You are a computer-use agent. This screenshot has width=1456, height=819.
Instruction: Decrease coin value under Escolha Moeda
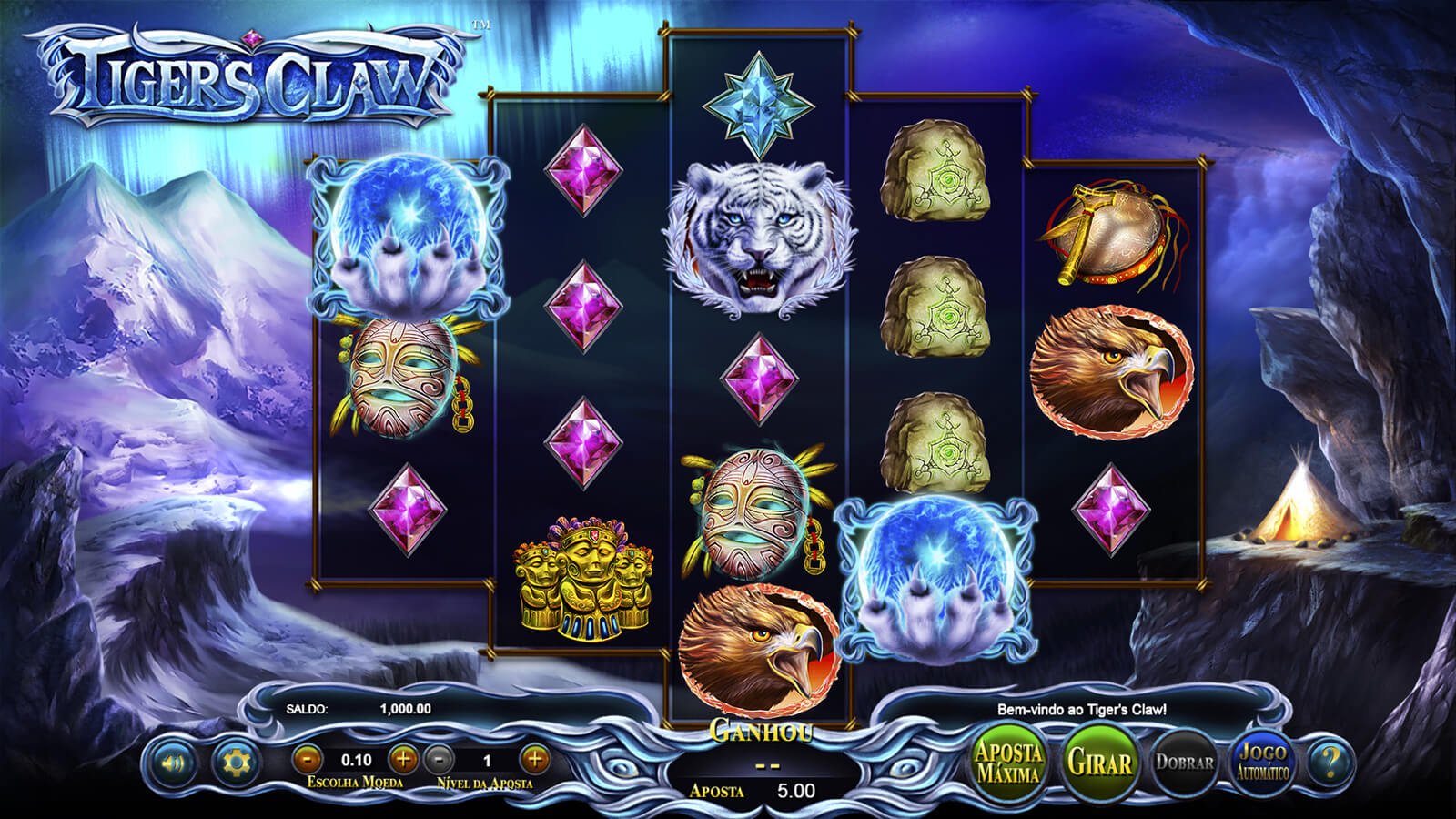308,759
